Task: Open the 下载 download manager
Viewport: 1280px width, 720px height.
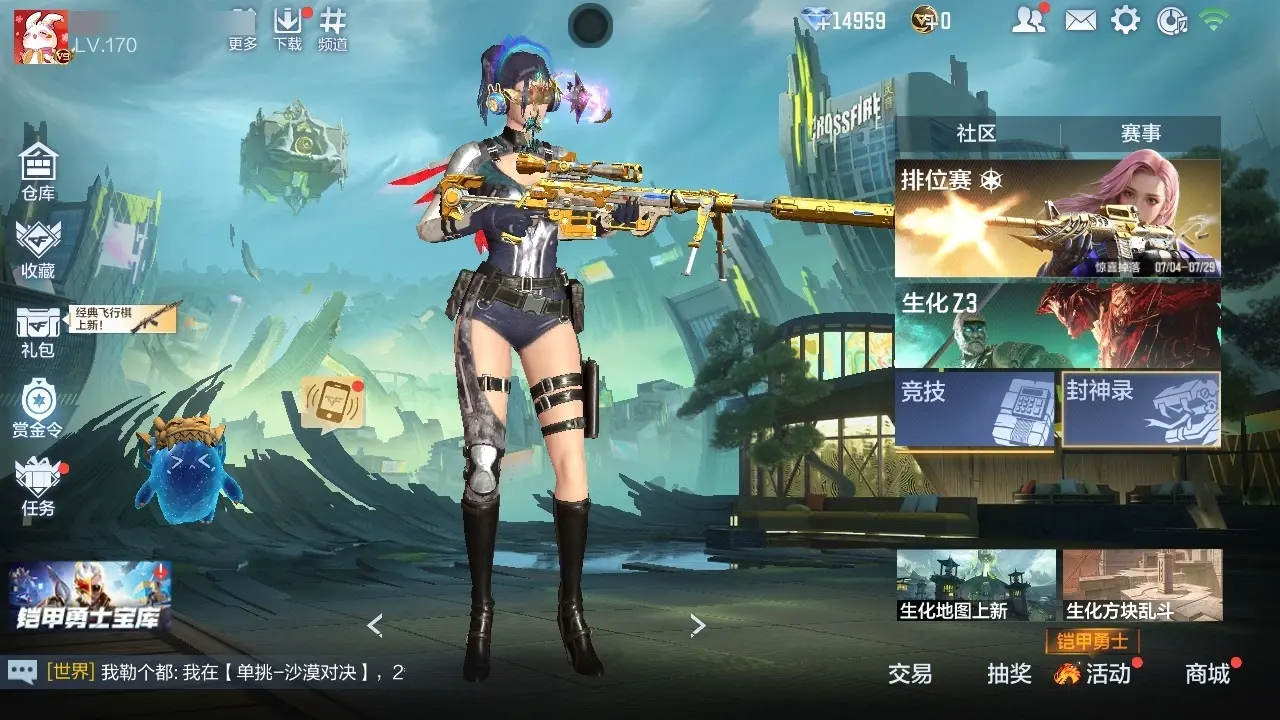Action: [288, 30]
